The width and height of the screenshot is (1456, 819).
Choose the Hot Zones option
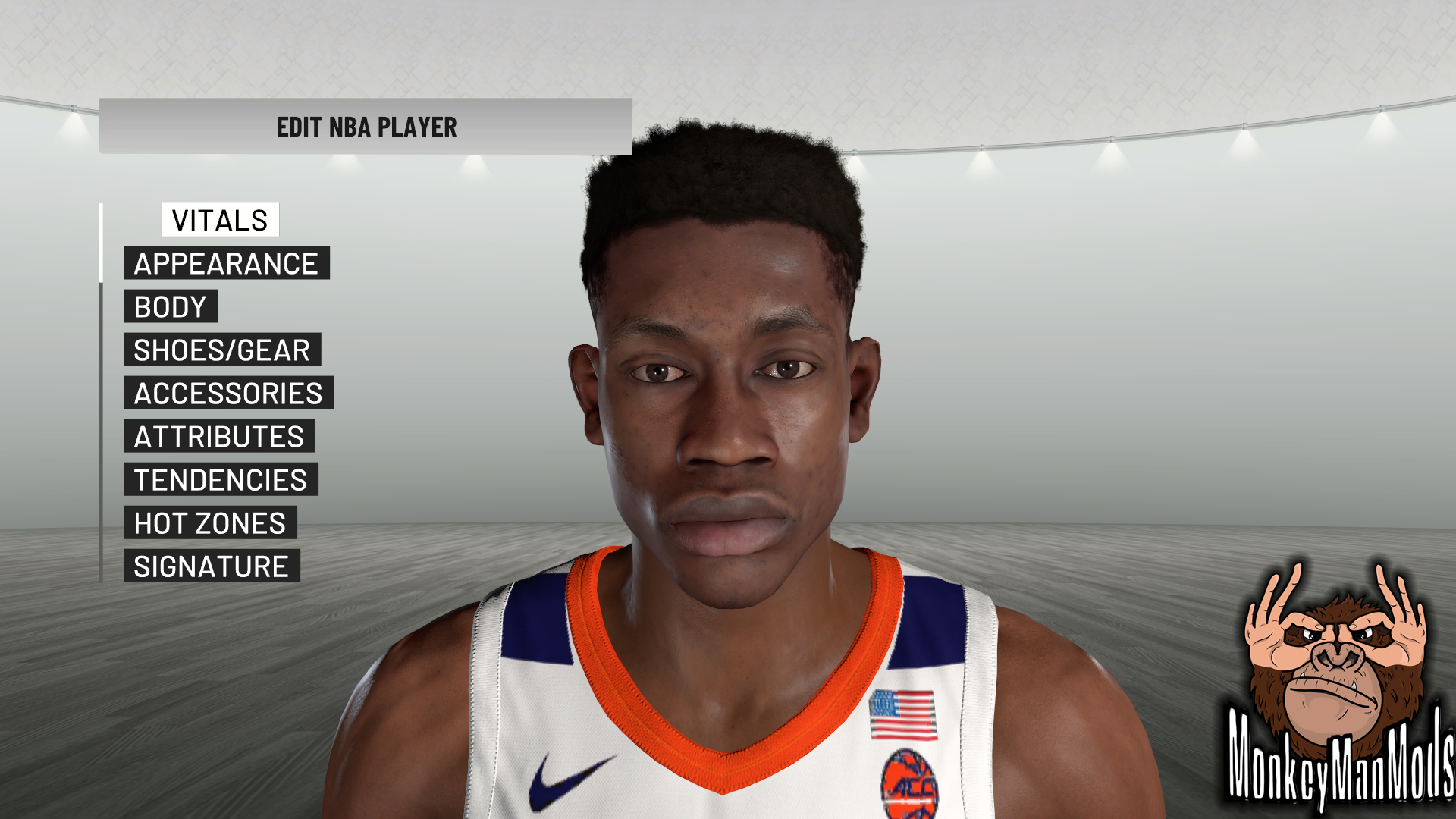[210, 522]
